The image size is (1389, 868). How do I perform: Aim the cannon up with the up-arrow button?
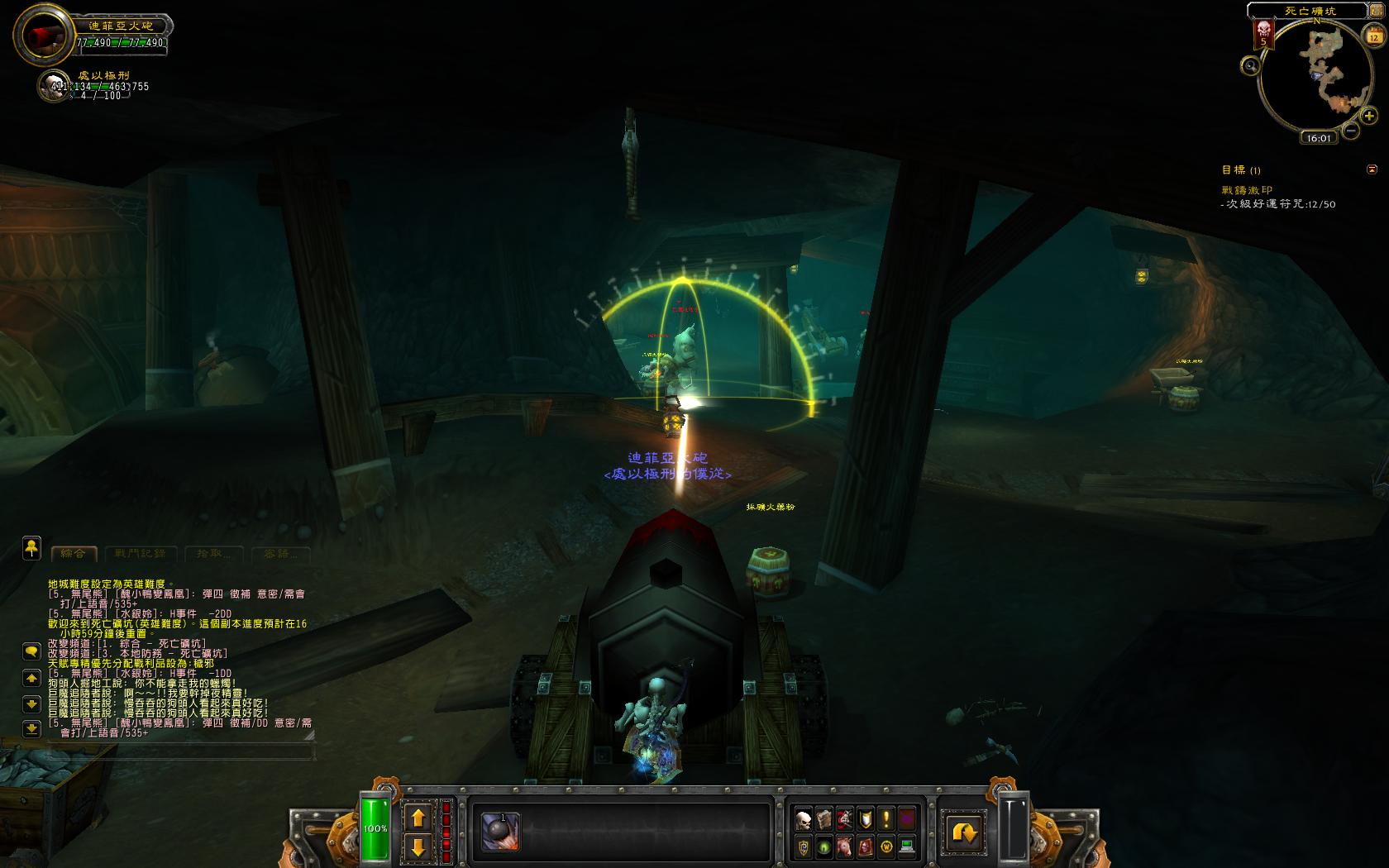point(418,818)
